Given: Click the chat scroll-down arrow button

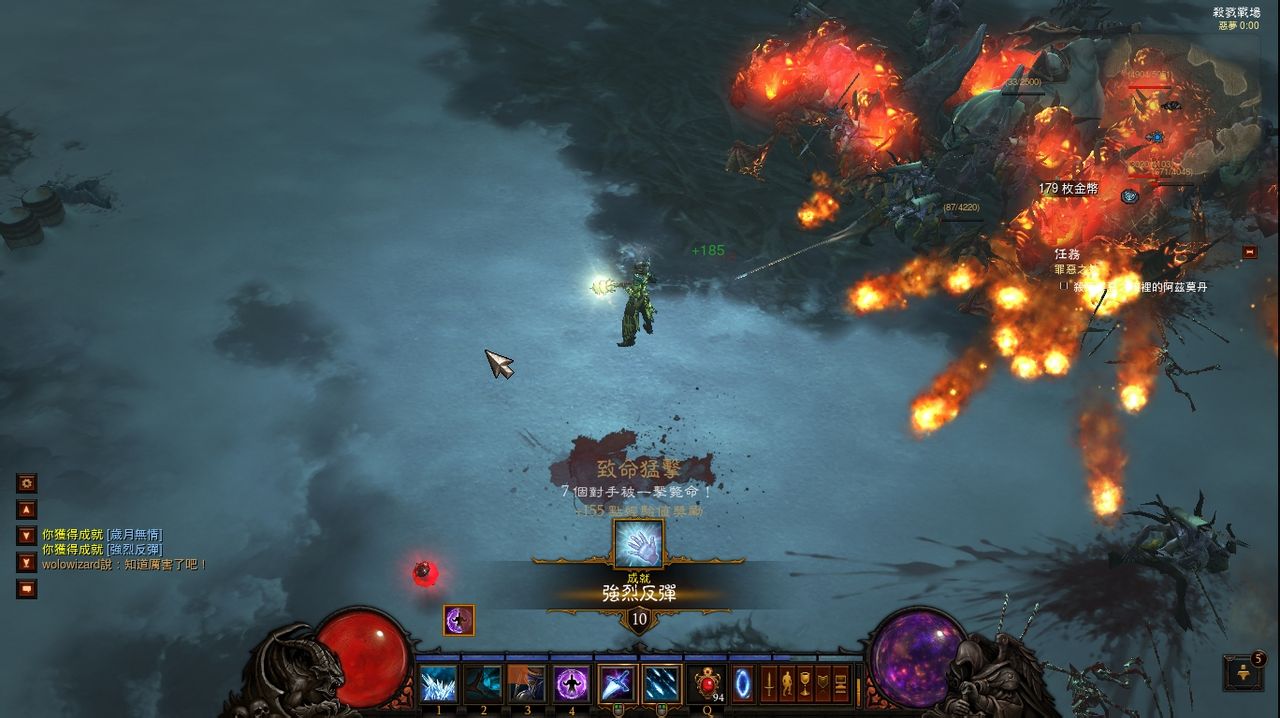Looking at the screenshot, I should point(27,535).
